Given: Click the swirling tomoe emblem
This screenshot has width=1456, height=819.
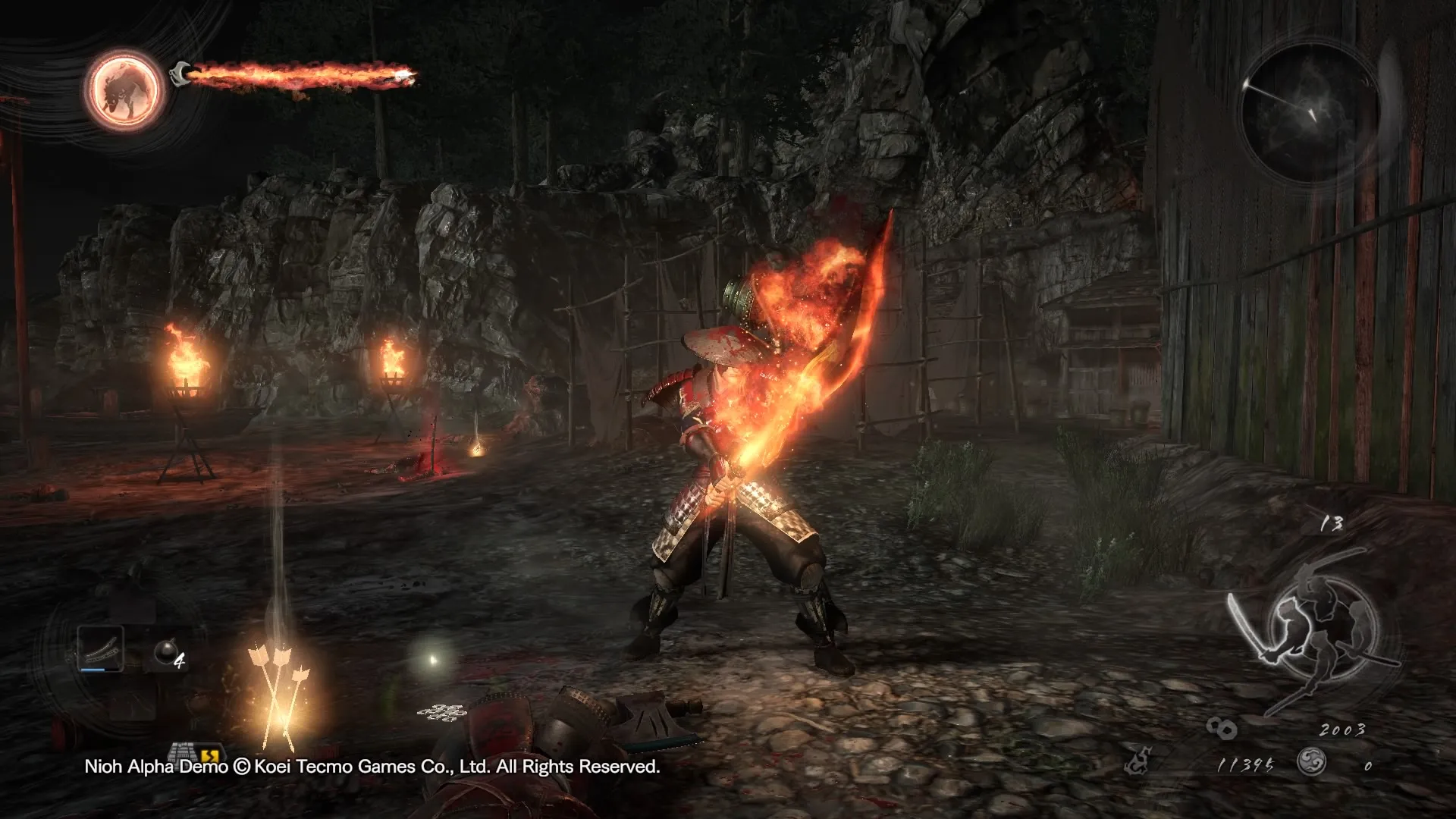Looking at the screenshot, I should coord(1311,761).
